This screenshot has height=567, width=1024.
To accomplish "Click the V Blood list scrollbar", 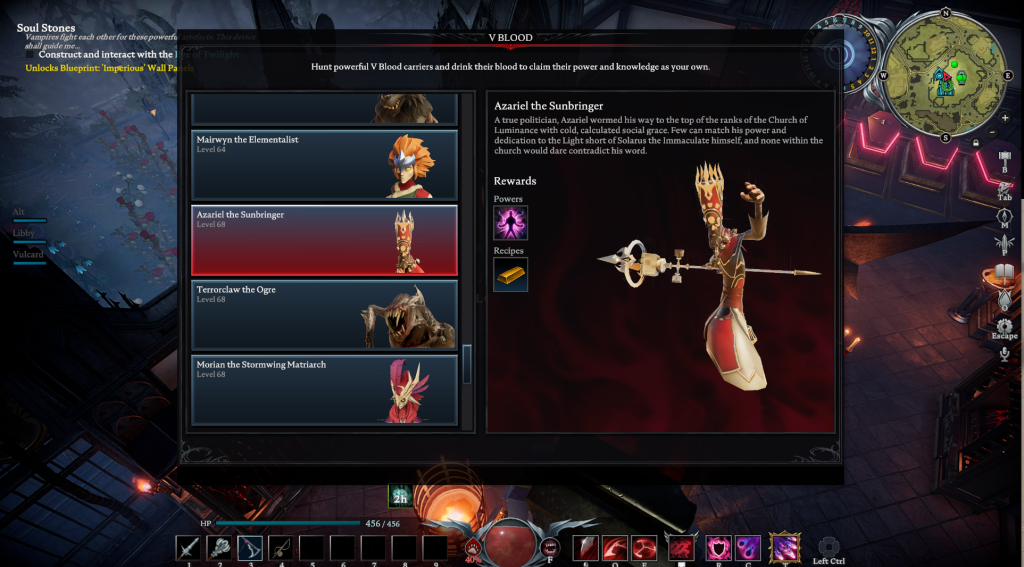I will tap(467, 363).
